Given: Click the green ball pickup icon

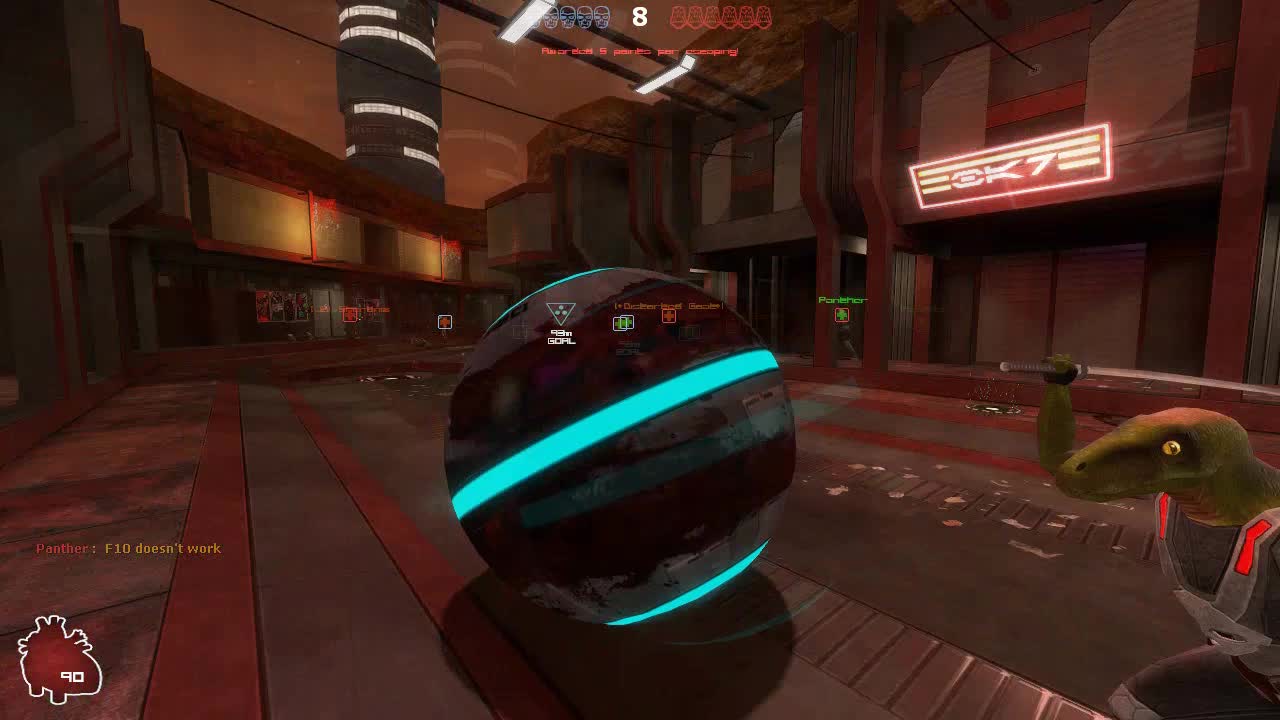Looking at the screenshot, I should point(622,323).
